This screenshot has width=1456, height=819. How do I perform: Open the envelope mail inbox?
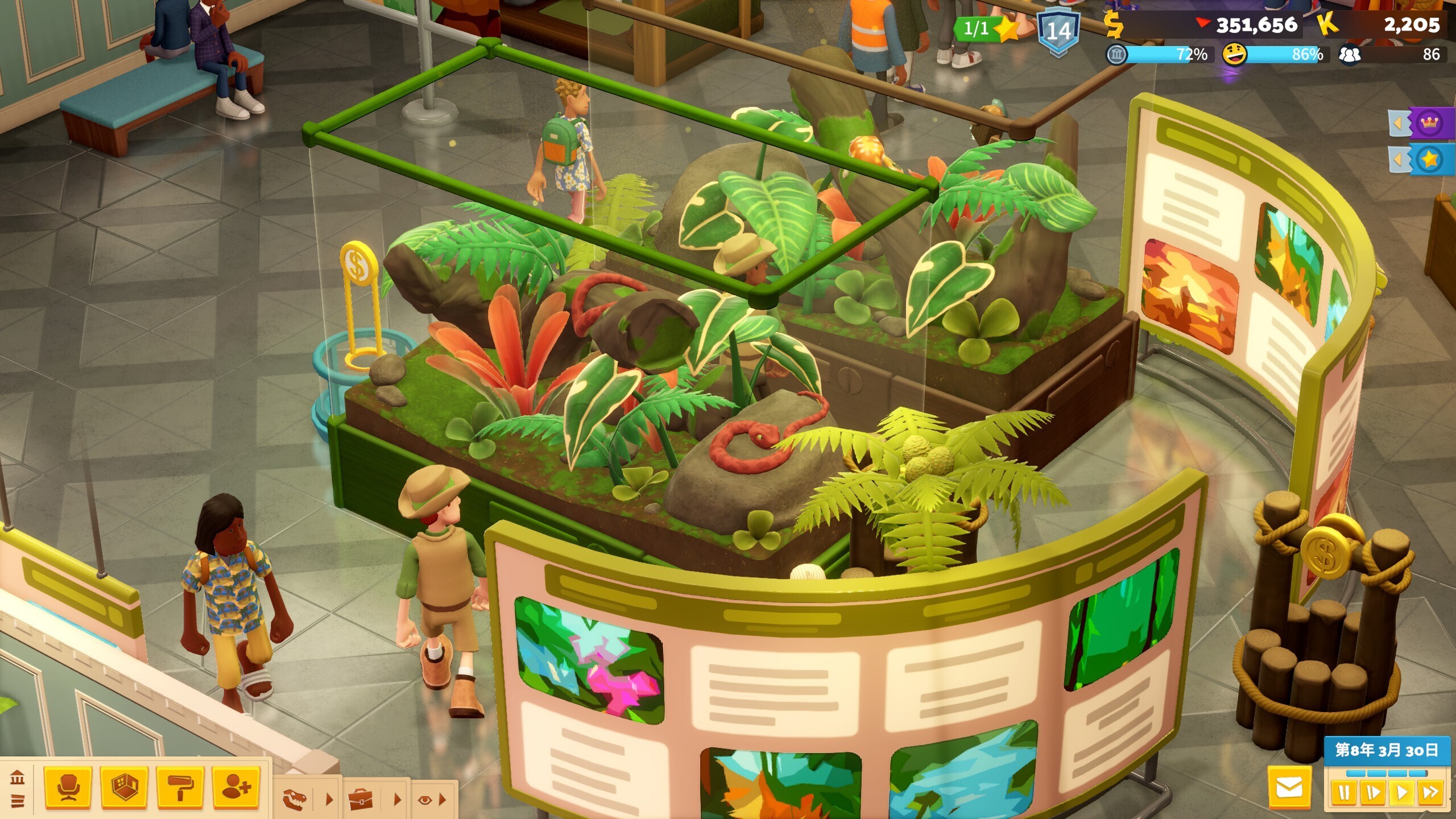tap(1289, 788)
